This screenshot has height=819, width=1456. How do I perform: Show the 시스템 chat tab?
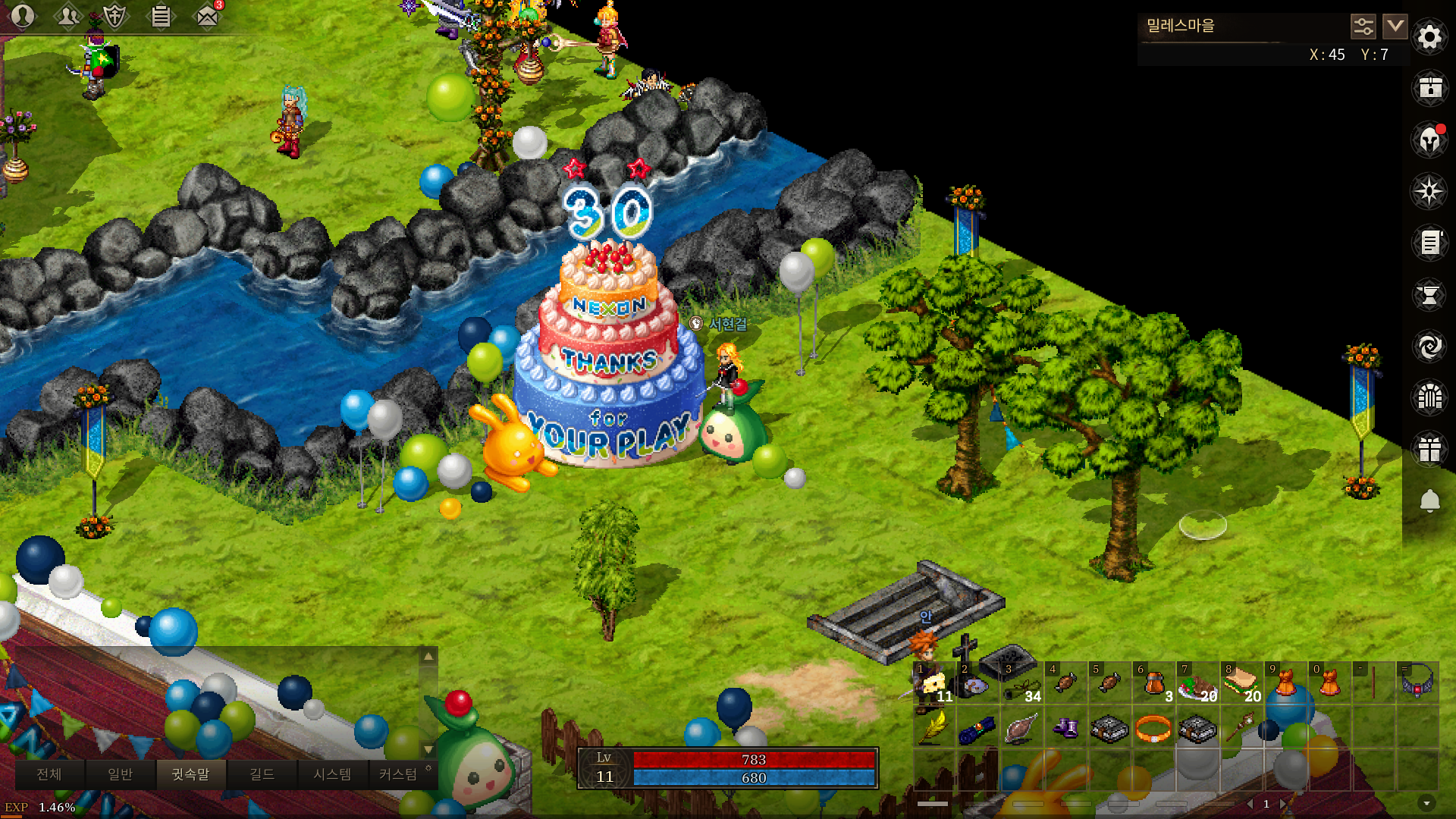pyautogui.click(x=332, y=774)
